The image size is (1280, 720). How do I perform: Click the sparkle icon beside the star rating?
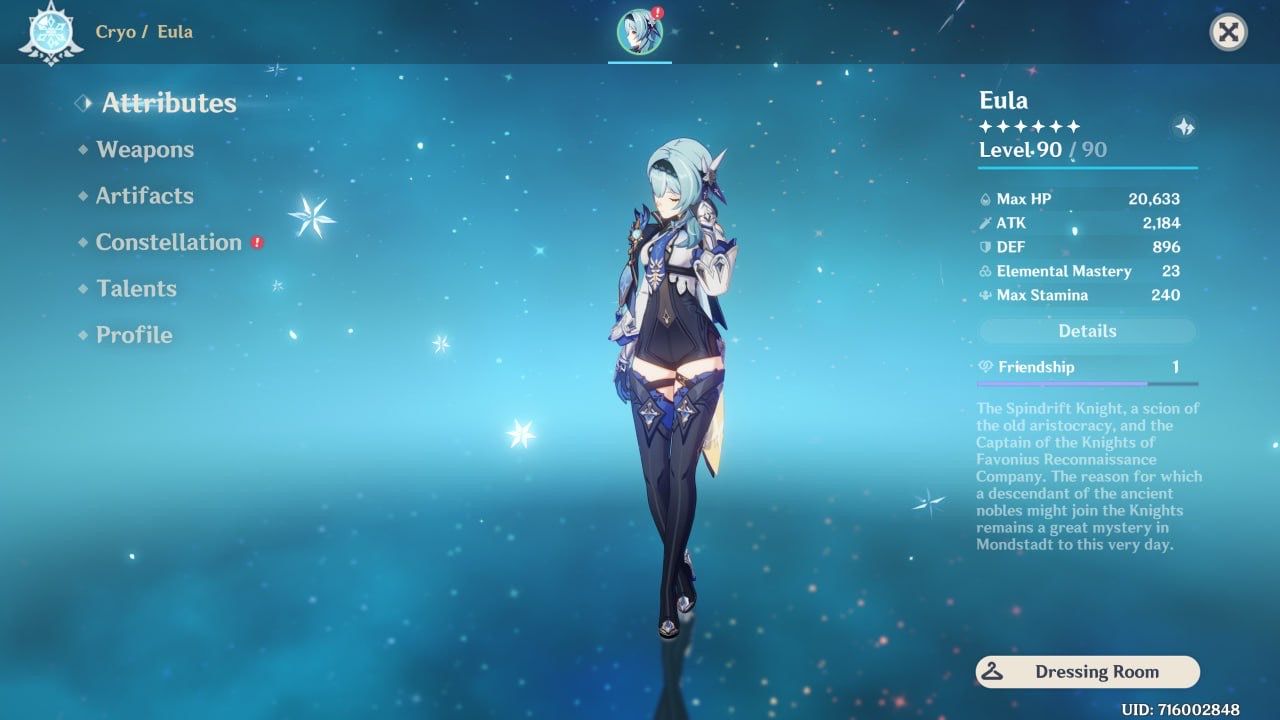[x=1185, y=128]
